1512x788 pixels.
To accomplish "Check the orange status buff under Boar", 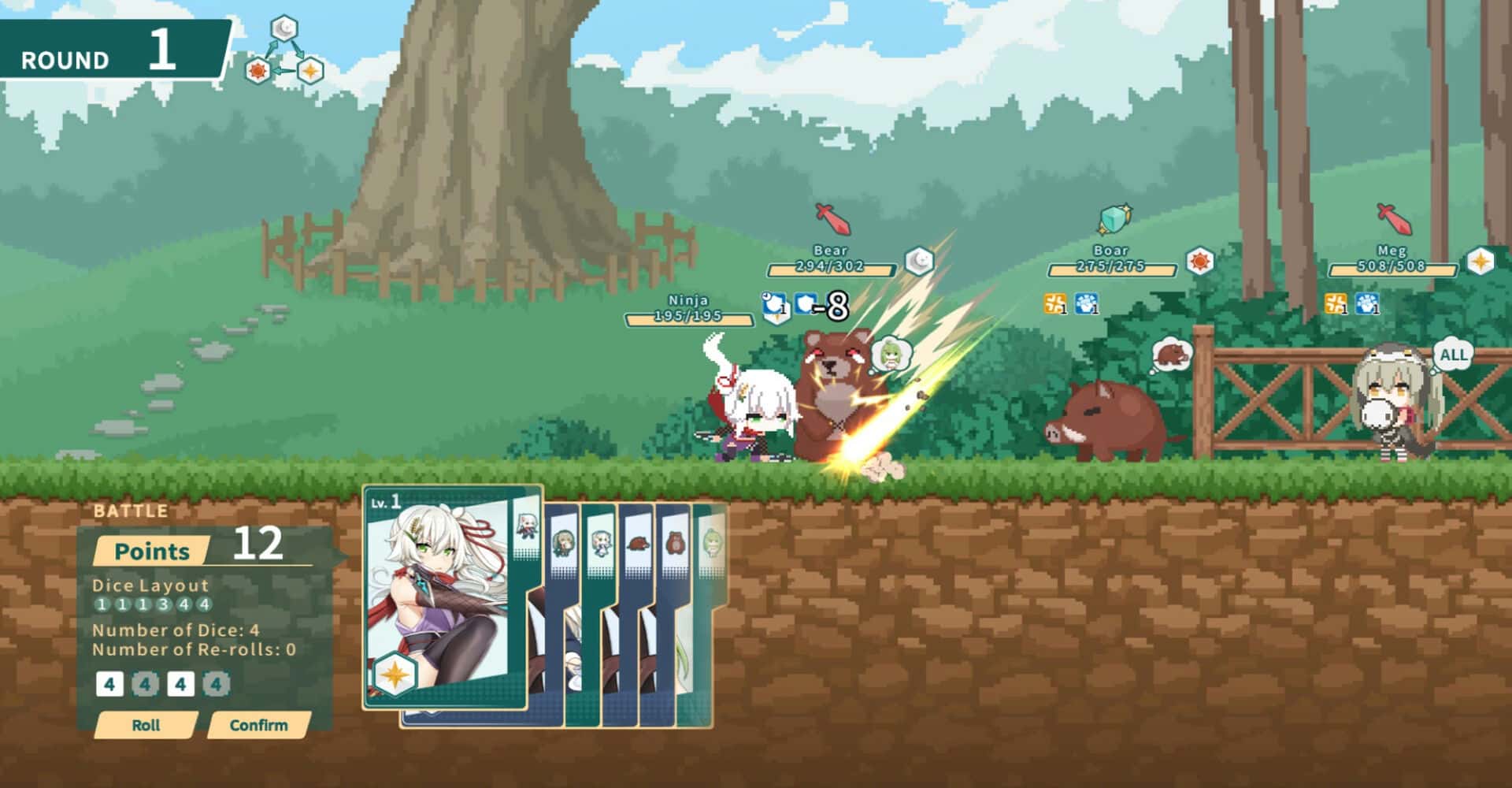I will [1054, 303].
